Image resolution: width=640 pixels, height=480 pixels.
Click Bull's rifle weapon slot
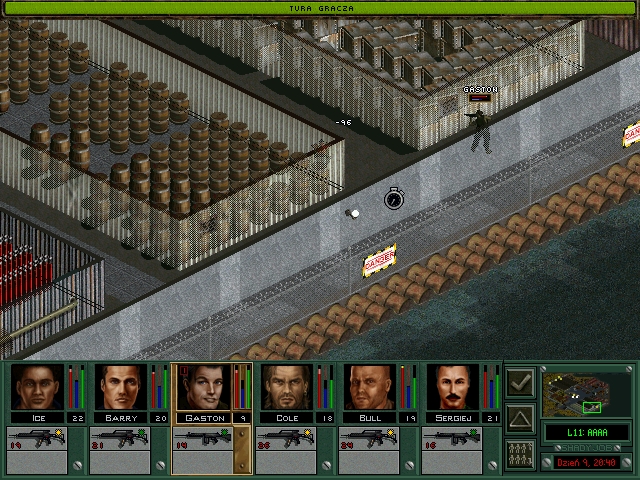coord(369,437)
